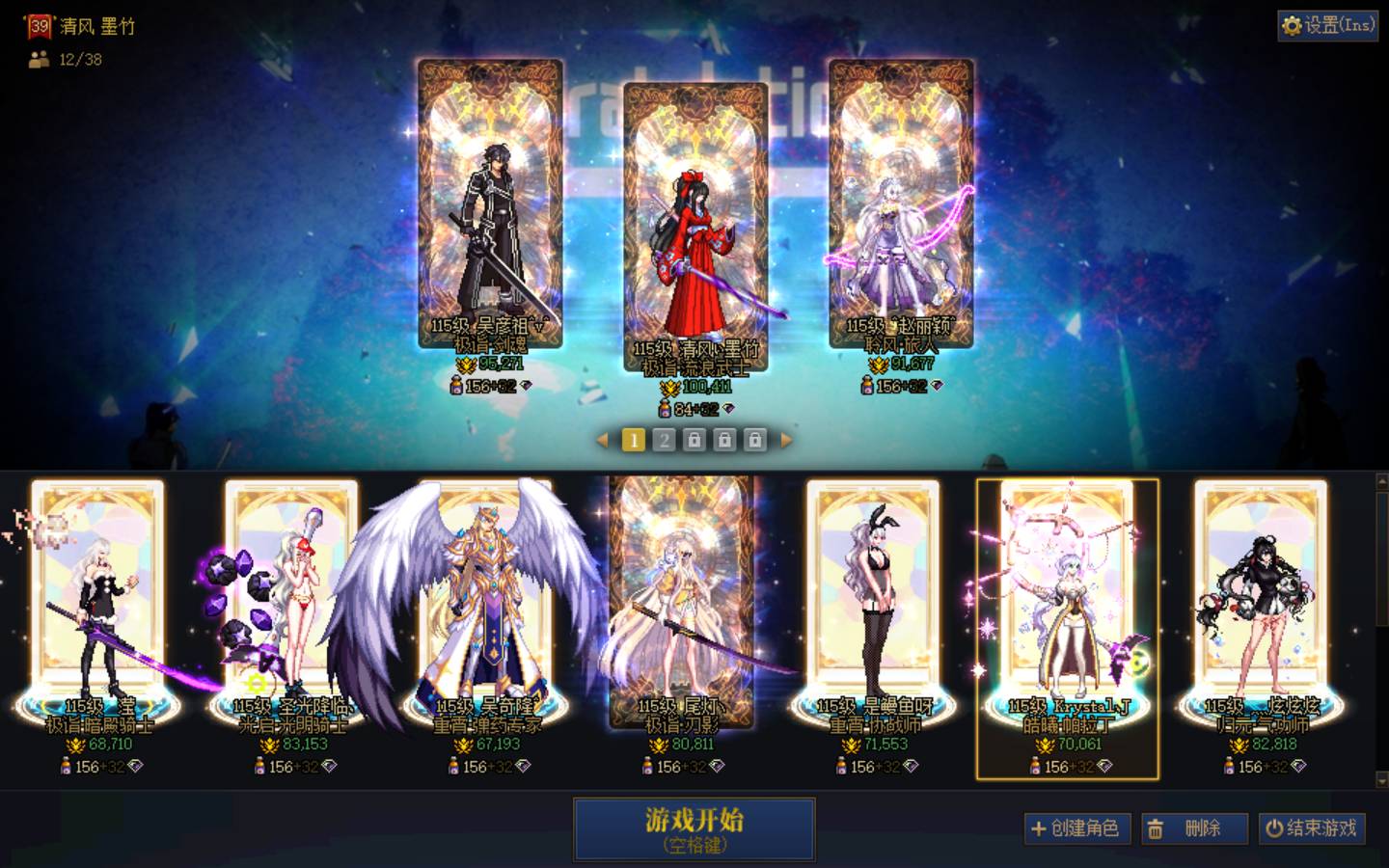The height and width of the screenshot is (868, 1389).
Task: Click the purple gem icon on 莹's card
Action: [x=137, y=767]
